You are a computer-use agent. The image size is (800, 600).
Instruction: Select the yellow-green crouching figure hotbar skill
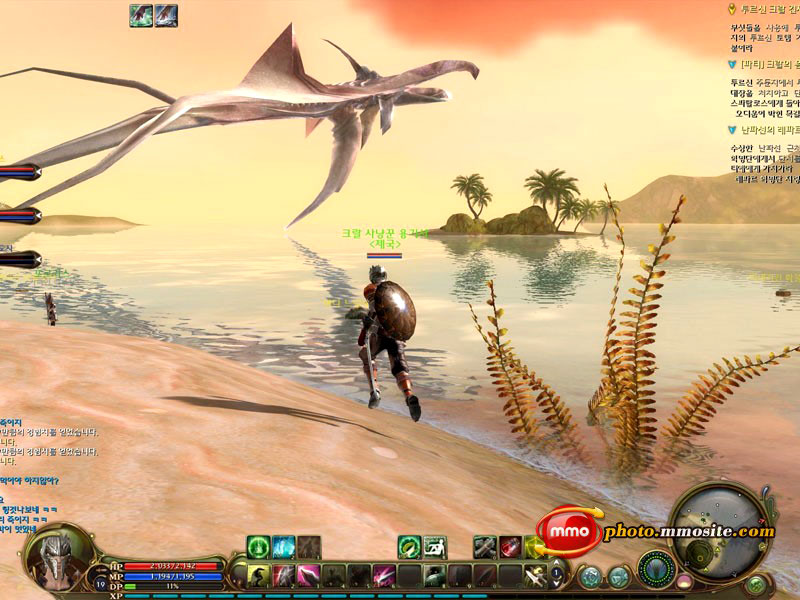click(259, 575)
